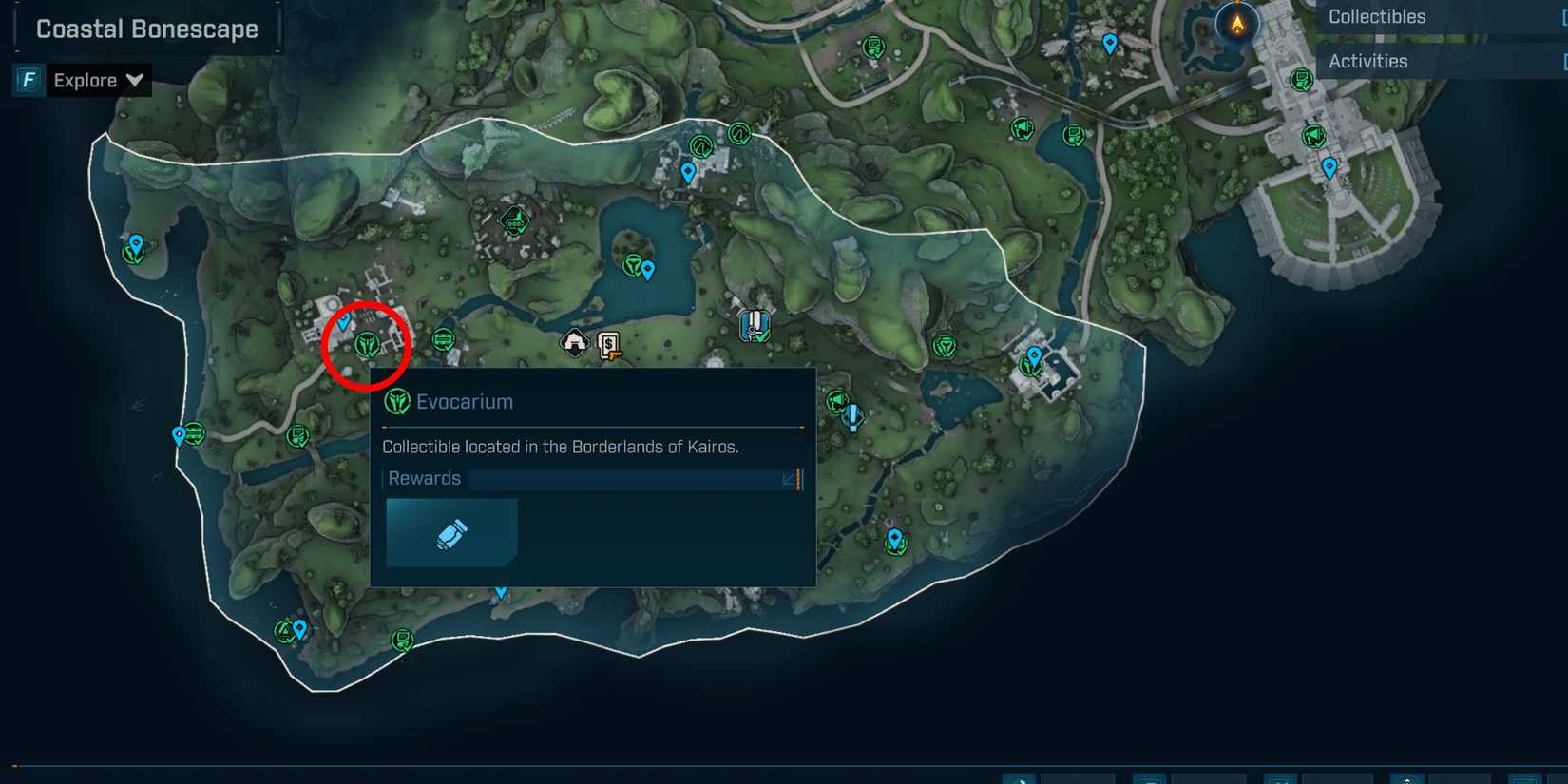Click the reward item thumbnail in the tooltip

pos(451,532)
